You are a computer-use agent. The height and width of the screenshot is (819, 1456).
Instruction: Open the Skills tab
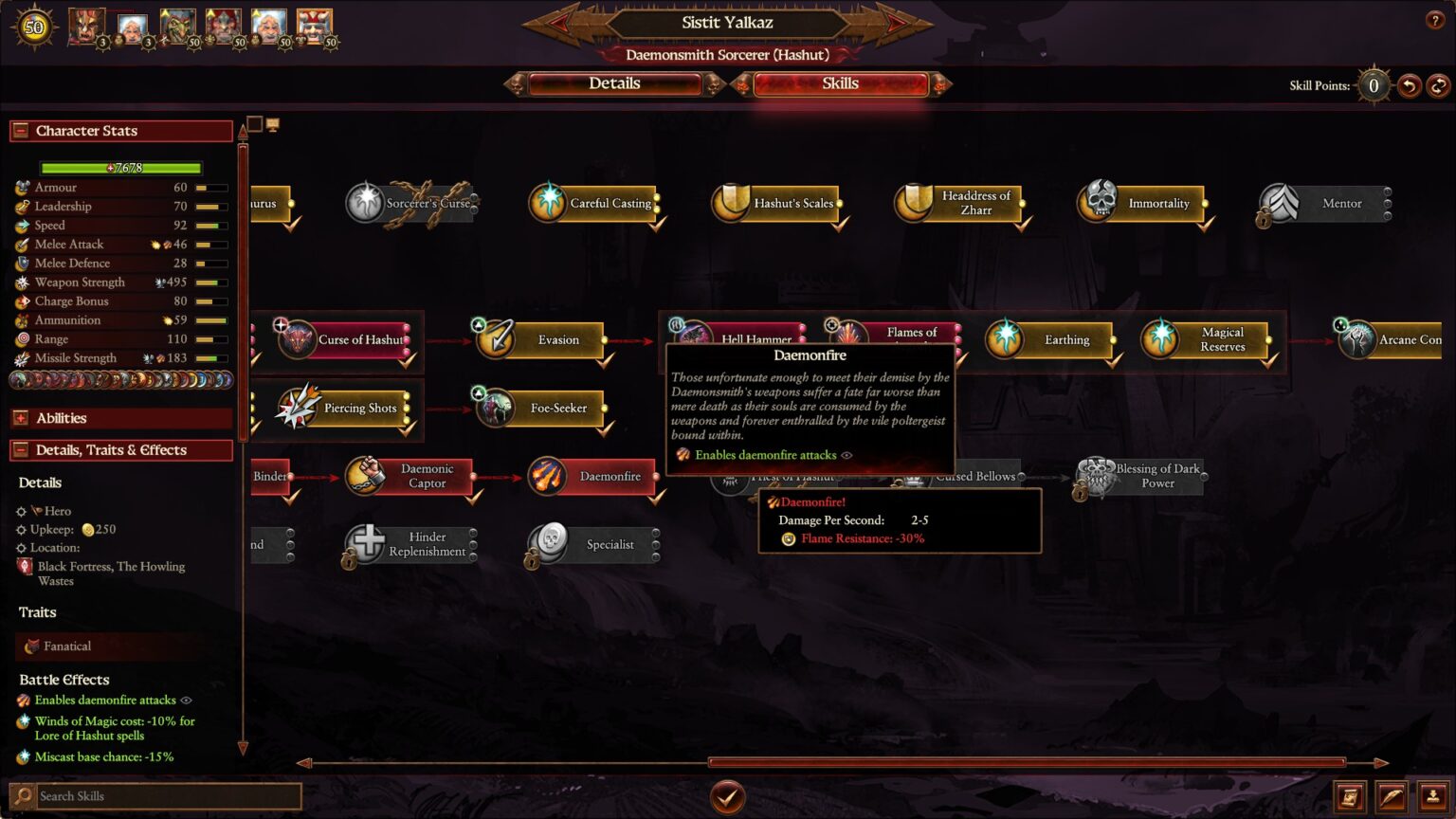840,83
